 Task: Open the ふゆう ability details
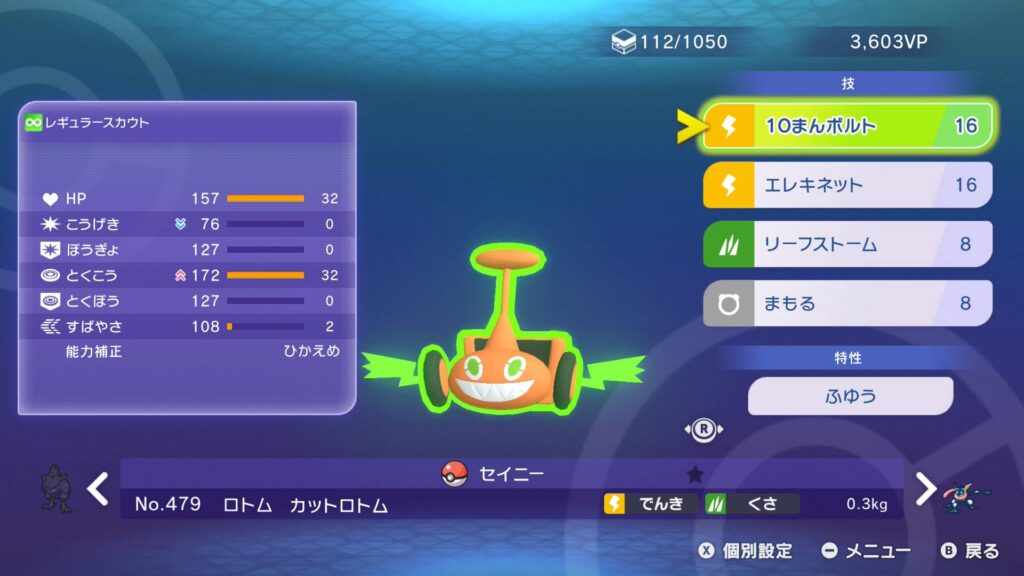tap(850, 396)
